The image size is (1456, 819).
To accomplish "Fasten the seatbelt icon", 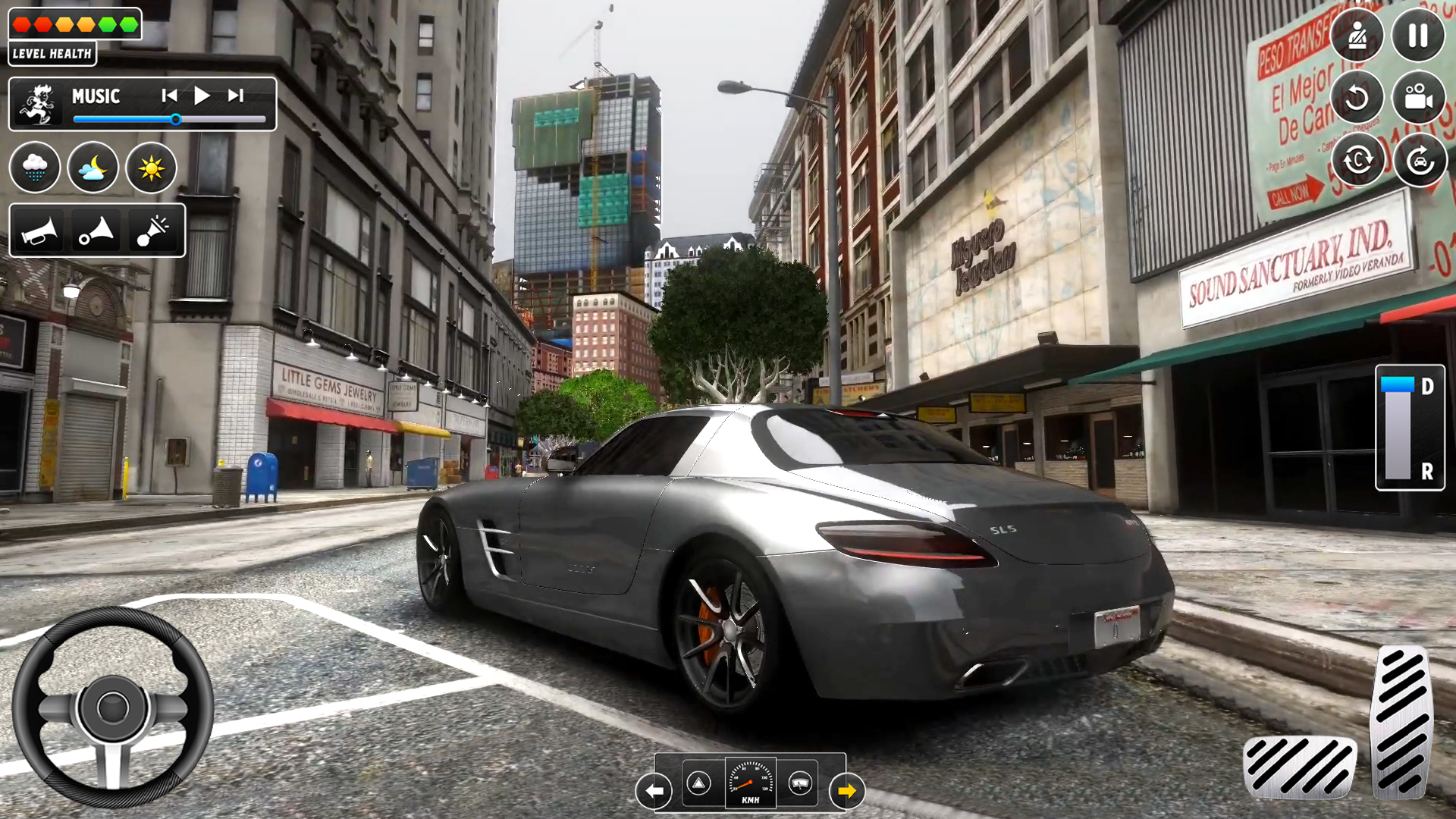I will [x=1357, y=34].
